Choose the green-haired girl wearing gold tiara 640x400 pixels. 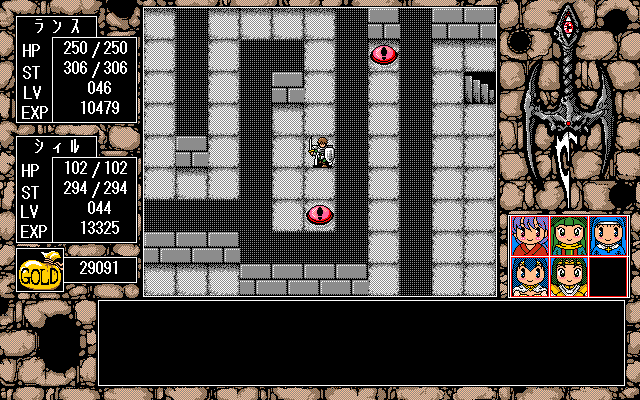tap(569, 276)
